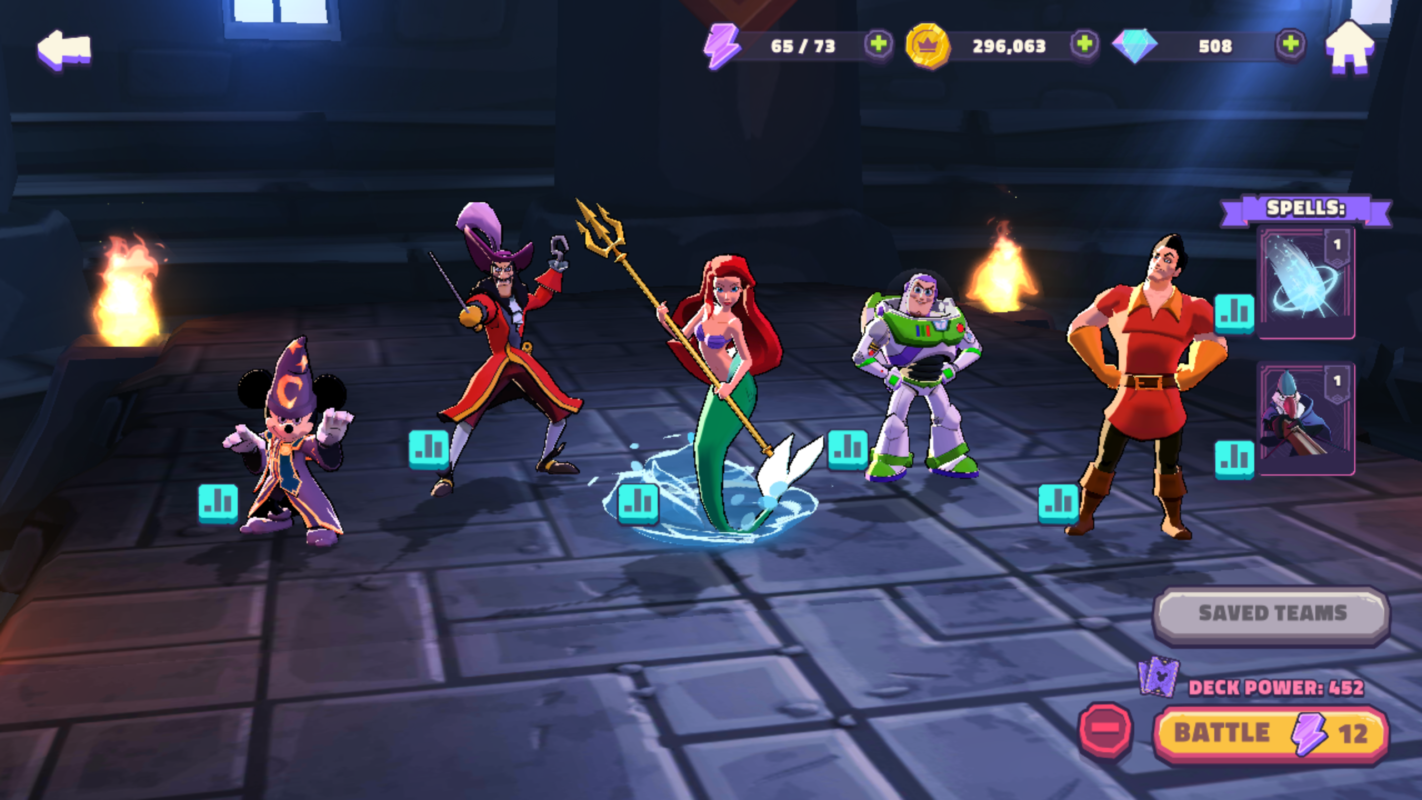This screenshot has width=1422, height=800.
Task: Clear the team with the red minus button
Action: (1105, 731)
